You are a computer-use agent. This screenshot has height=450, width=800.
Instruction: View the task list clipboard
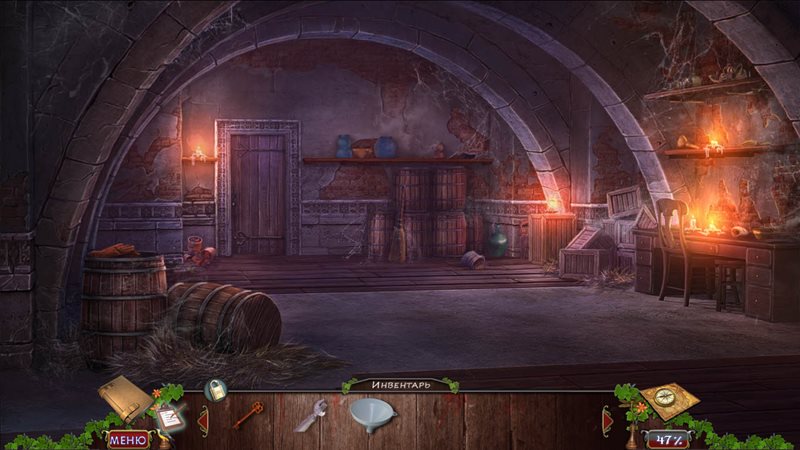[168, 419]
